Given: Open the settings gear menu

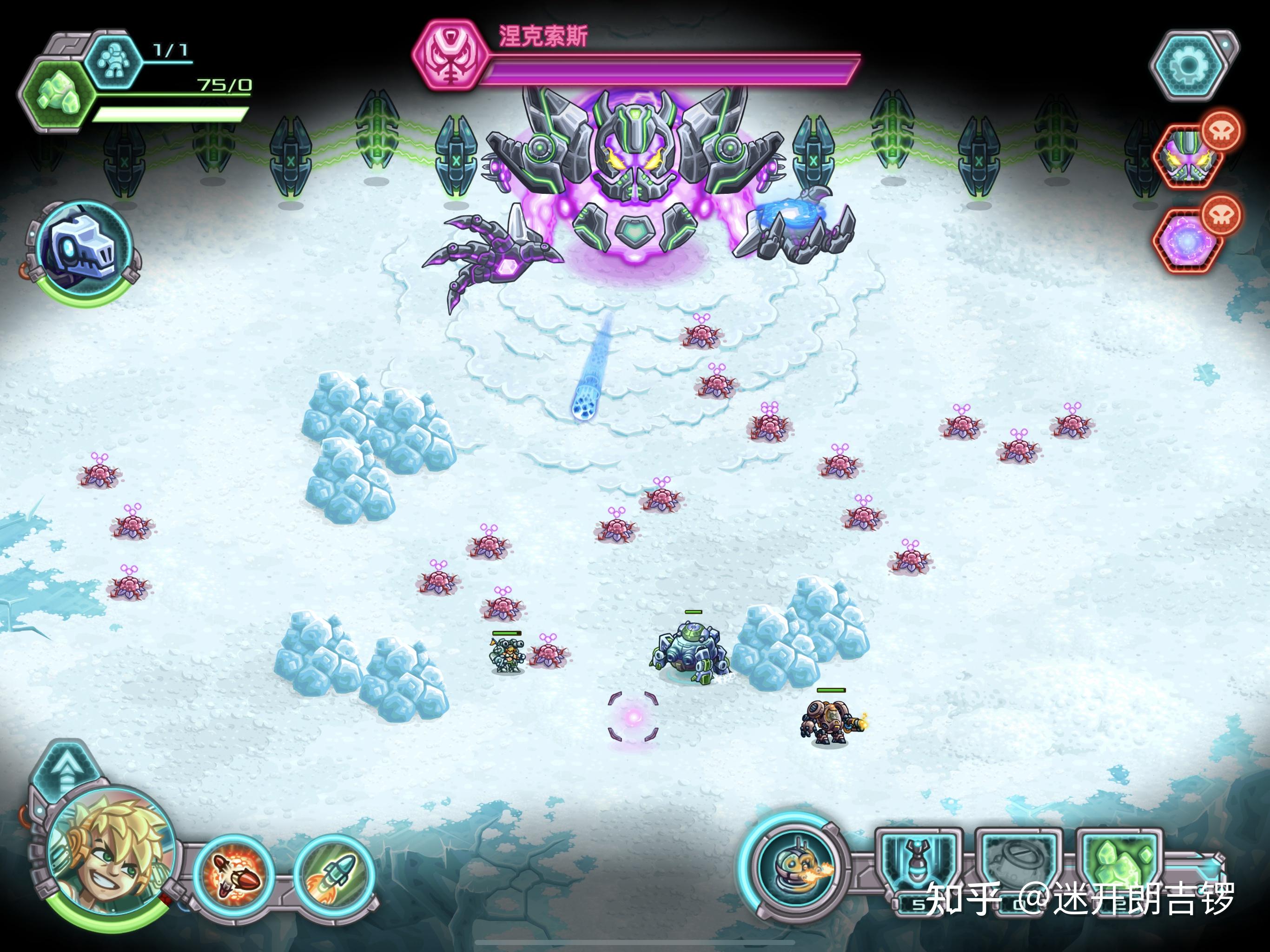Looking at the screenshot, I should tap(1187, 66).
